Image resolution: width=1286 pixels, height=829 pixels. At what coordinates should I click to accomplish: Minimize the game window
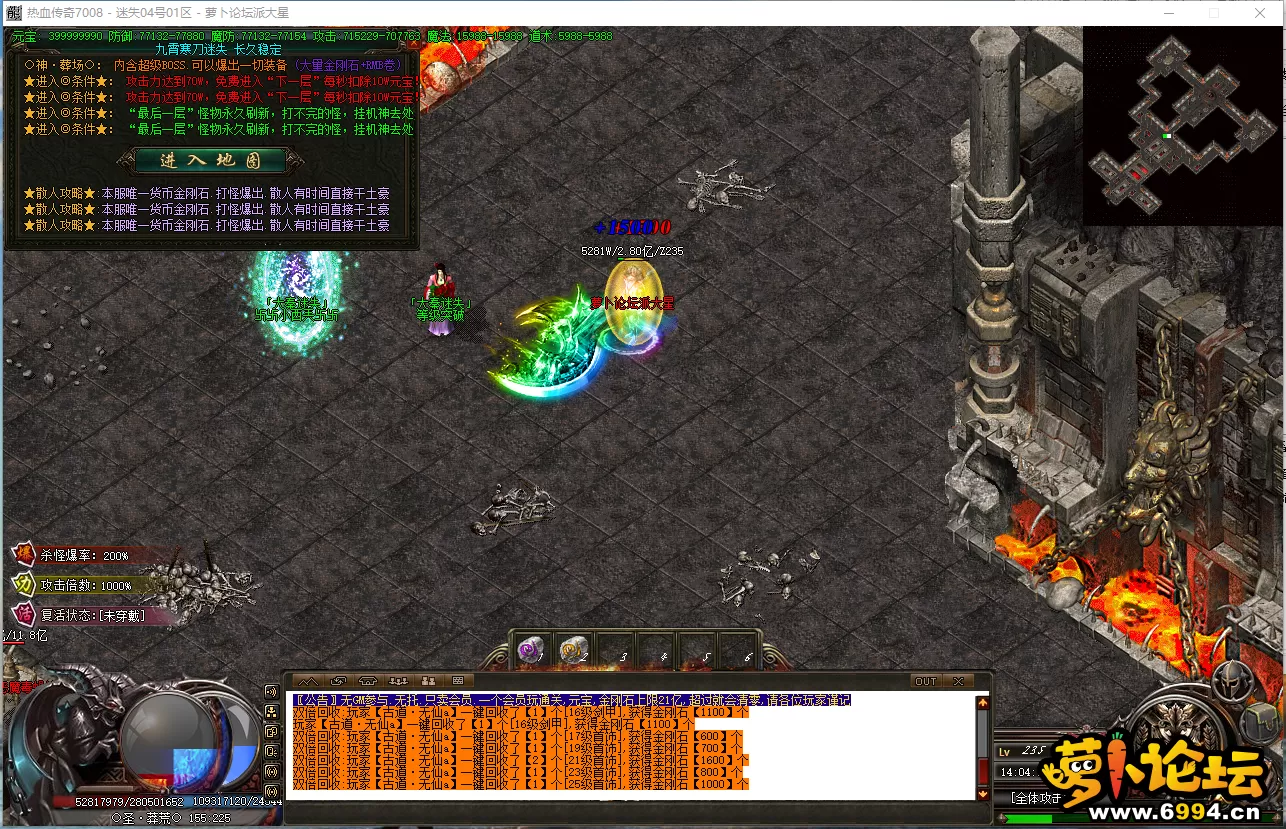(x=1169, y=13)
